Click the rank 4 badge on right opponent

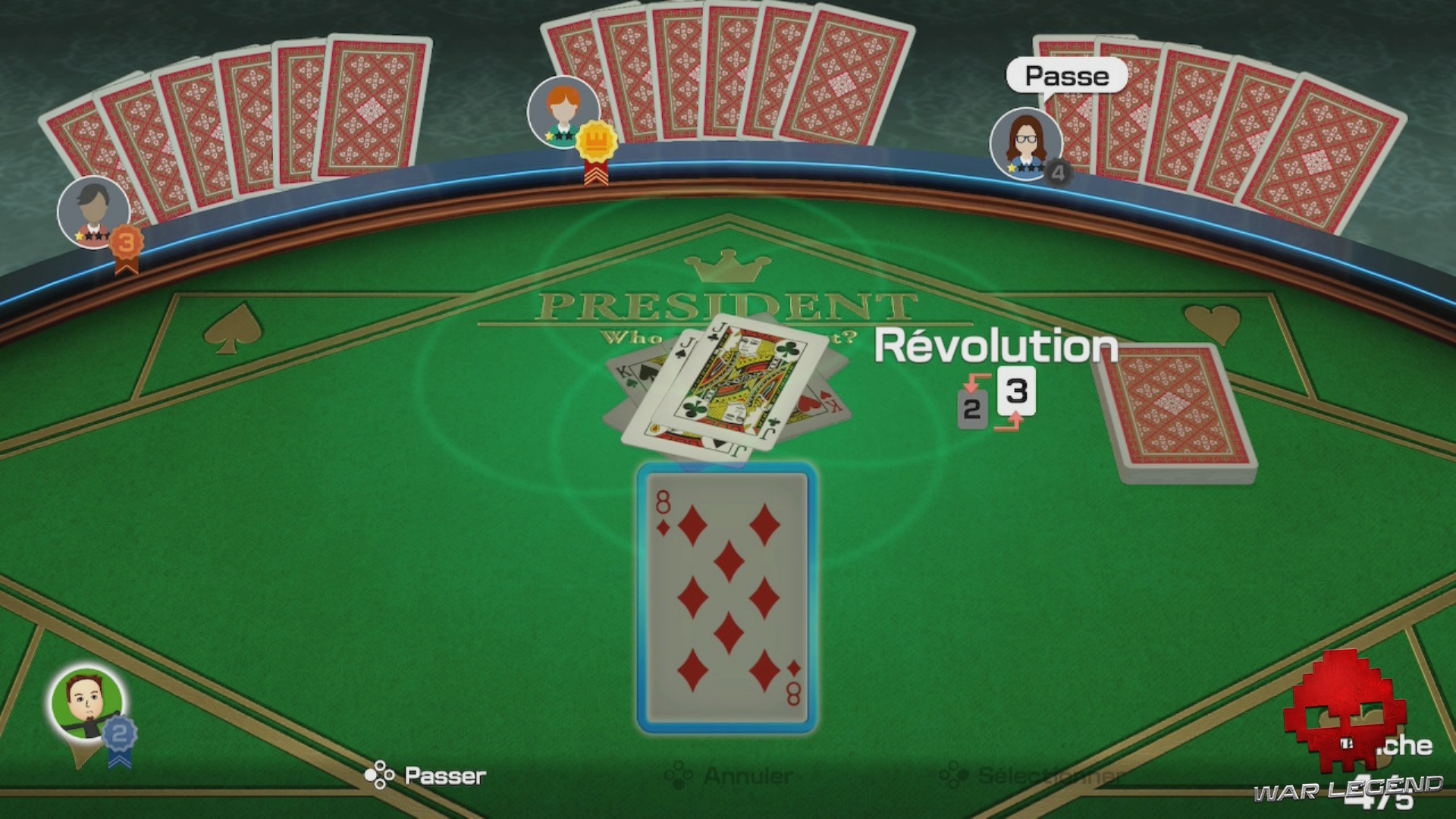1056,173
